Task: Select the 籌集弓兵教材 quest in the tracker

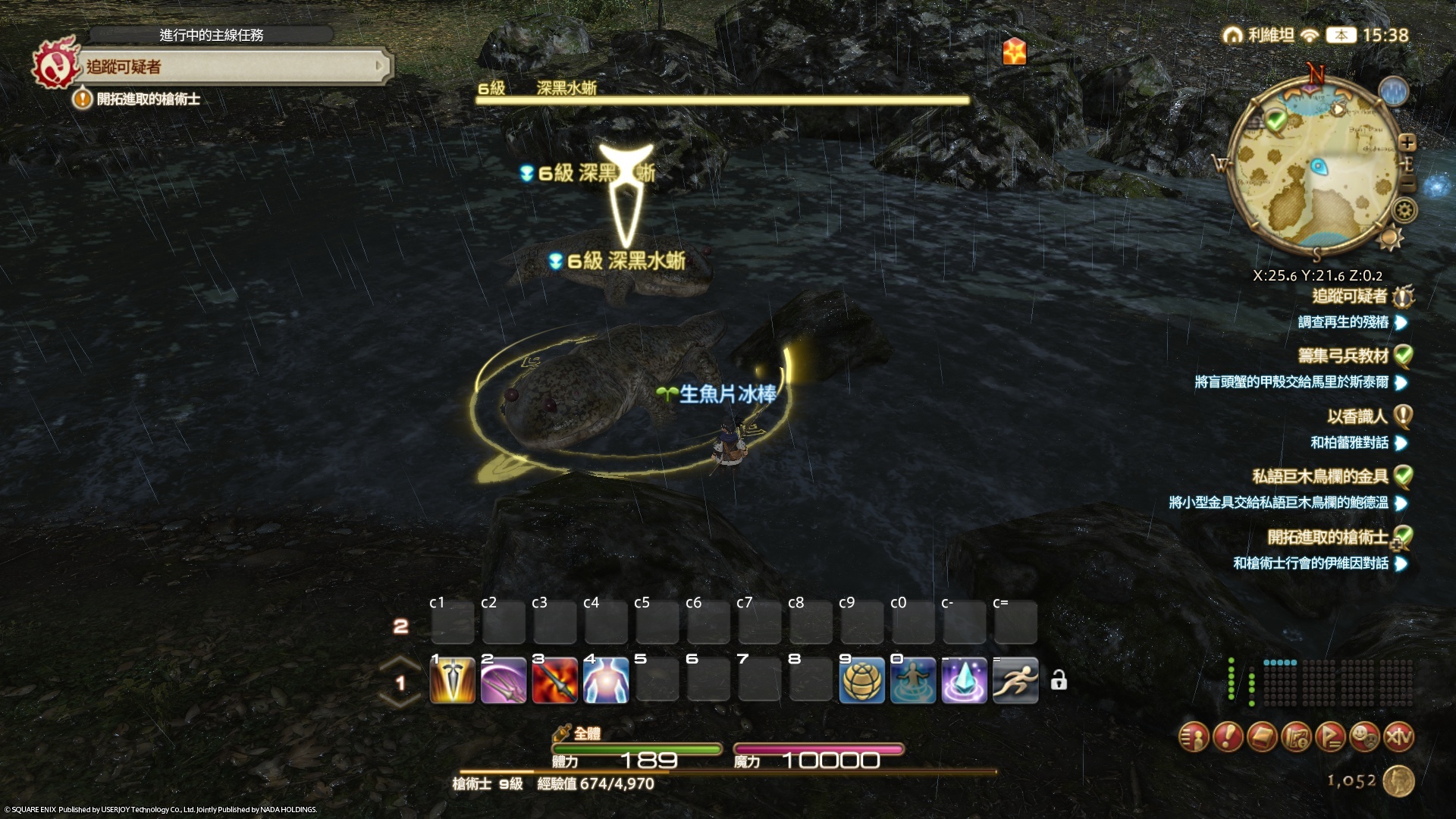Action: pos(1342,356)
